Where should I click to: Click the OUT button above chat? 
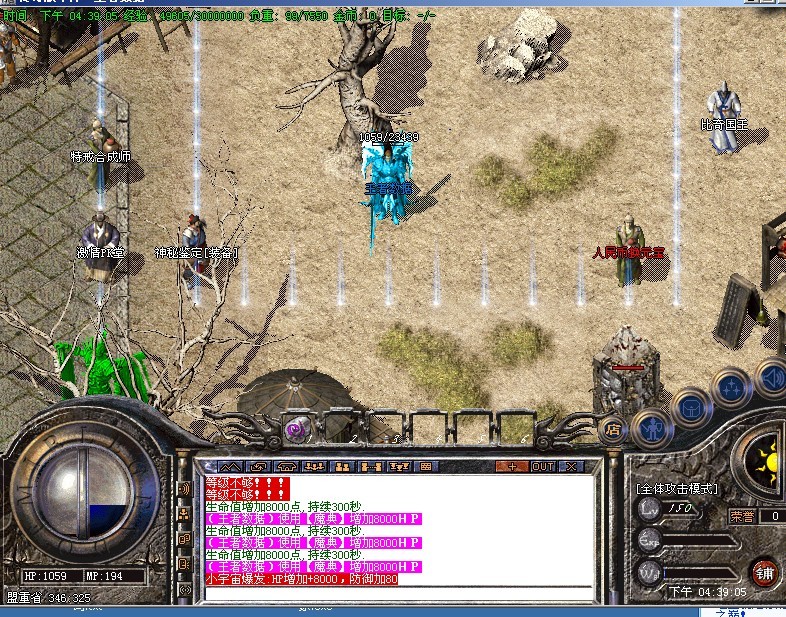point(543,466)
